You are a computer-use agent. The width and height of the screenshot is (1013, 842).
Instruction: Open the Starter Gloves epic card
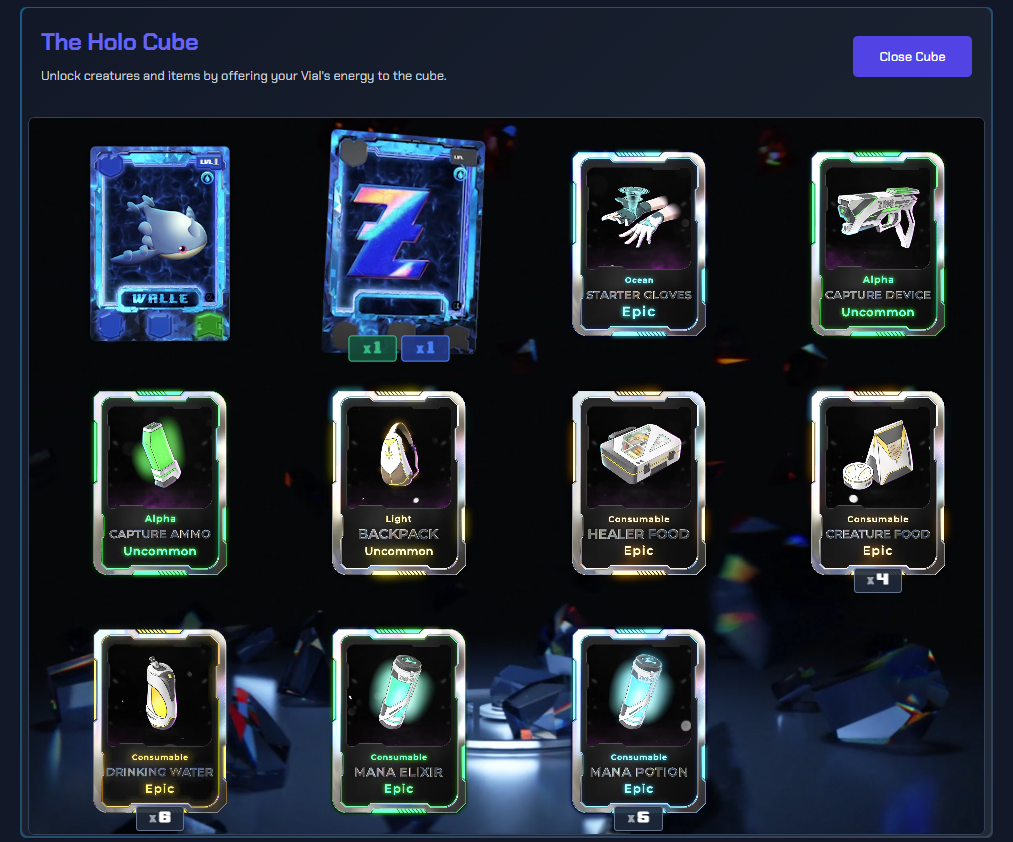point(639,243)
